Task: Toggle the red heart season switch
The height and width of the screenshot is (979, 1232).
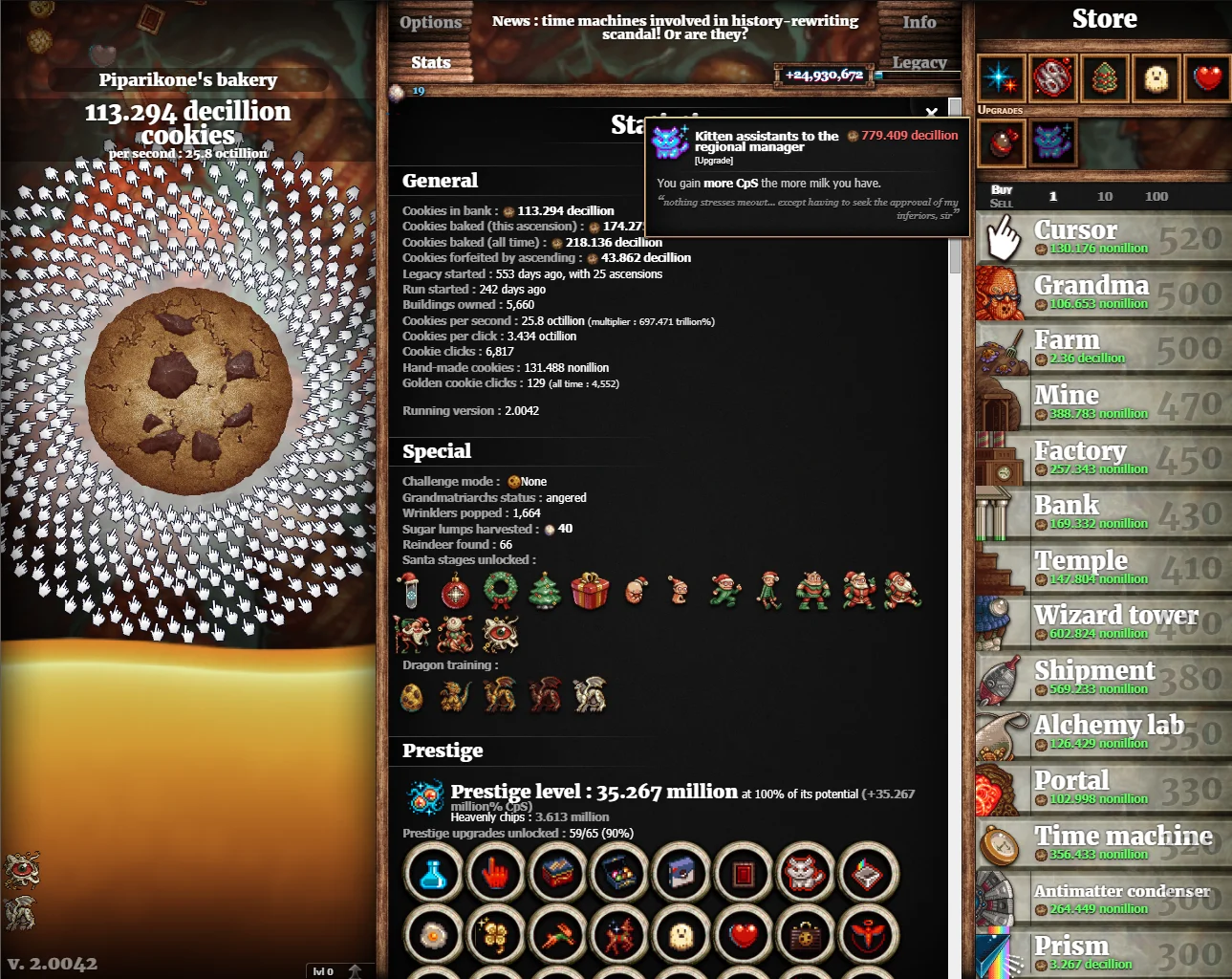Action: 1208,77
